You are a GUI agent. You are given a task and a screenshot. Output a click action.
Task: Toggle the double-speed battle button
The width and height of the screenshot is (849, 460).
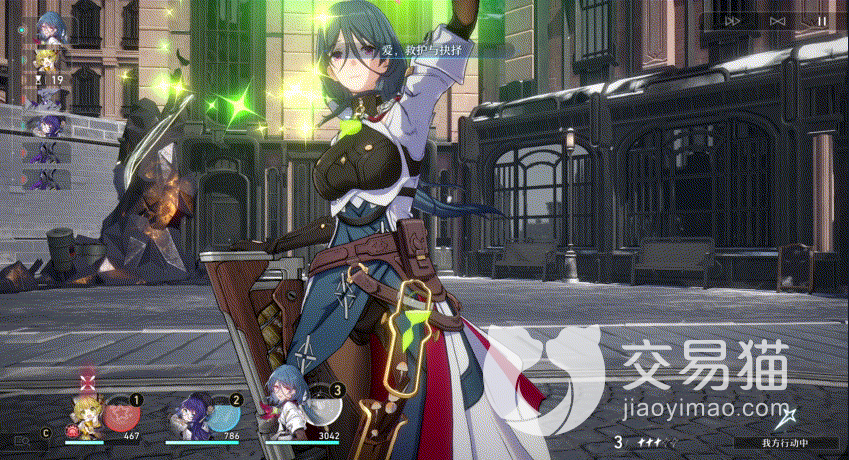[733, 20]
